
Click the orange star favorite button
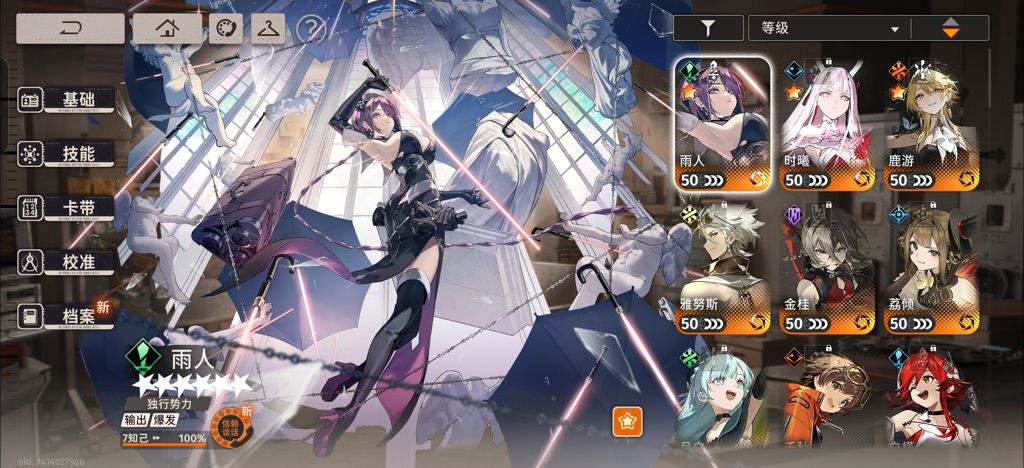point(627,422)
